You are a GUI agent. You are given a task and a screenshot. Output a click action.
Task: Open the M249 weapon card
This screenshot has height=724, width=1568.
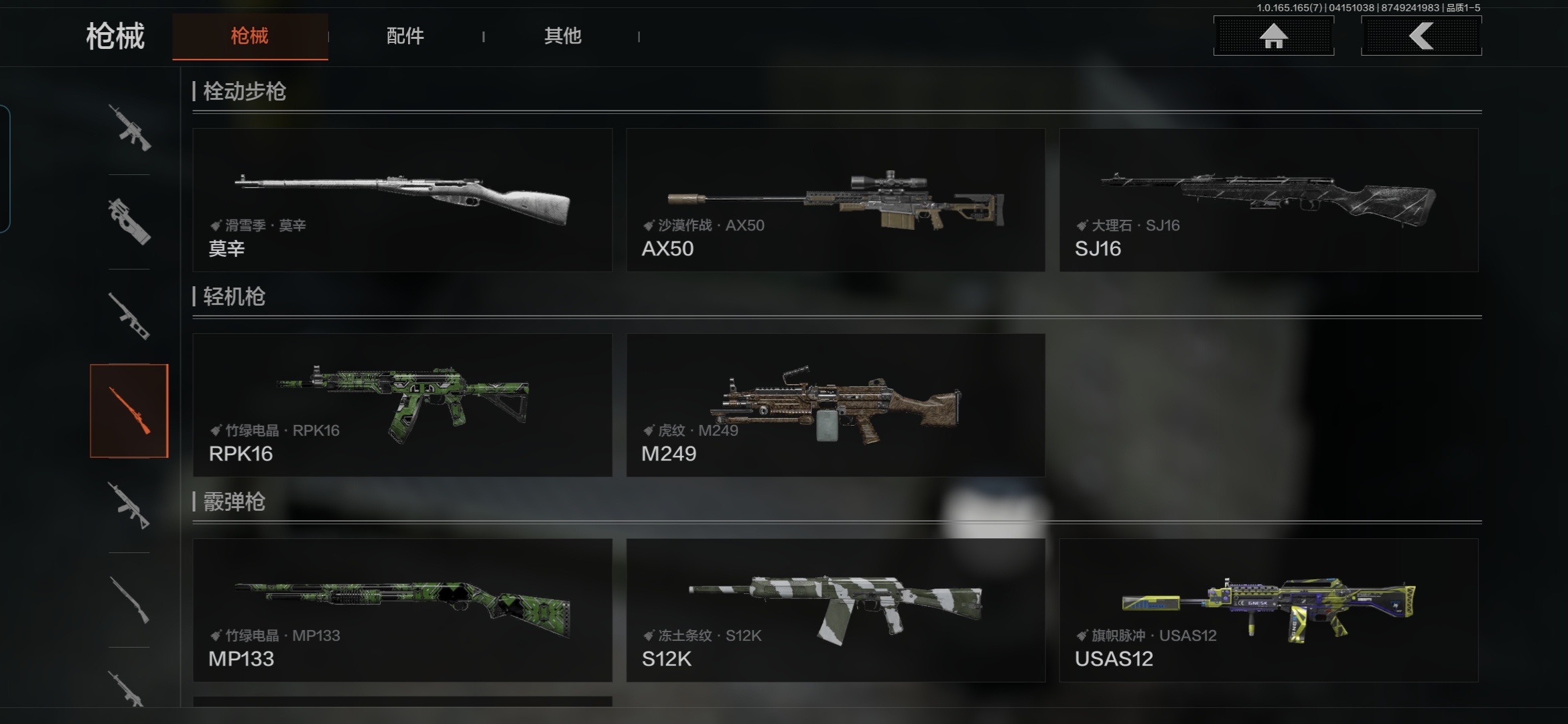(x=835, y=405)
